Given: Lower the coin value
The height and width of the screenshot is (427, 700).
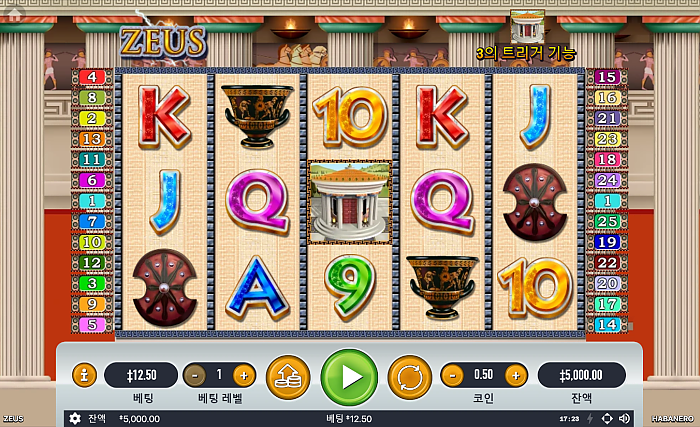Looking at the screenshot, I should click(452, 375).
